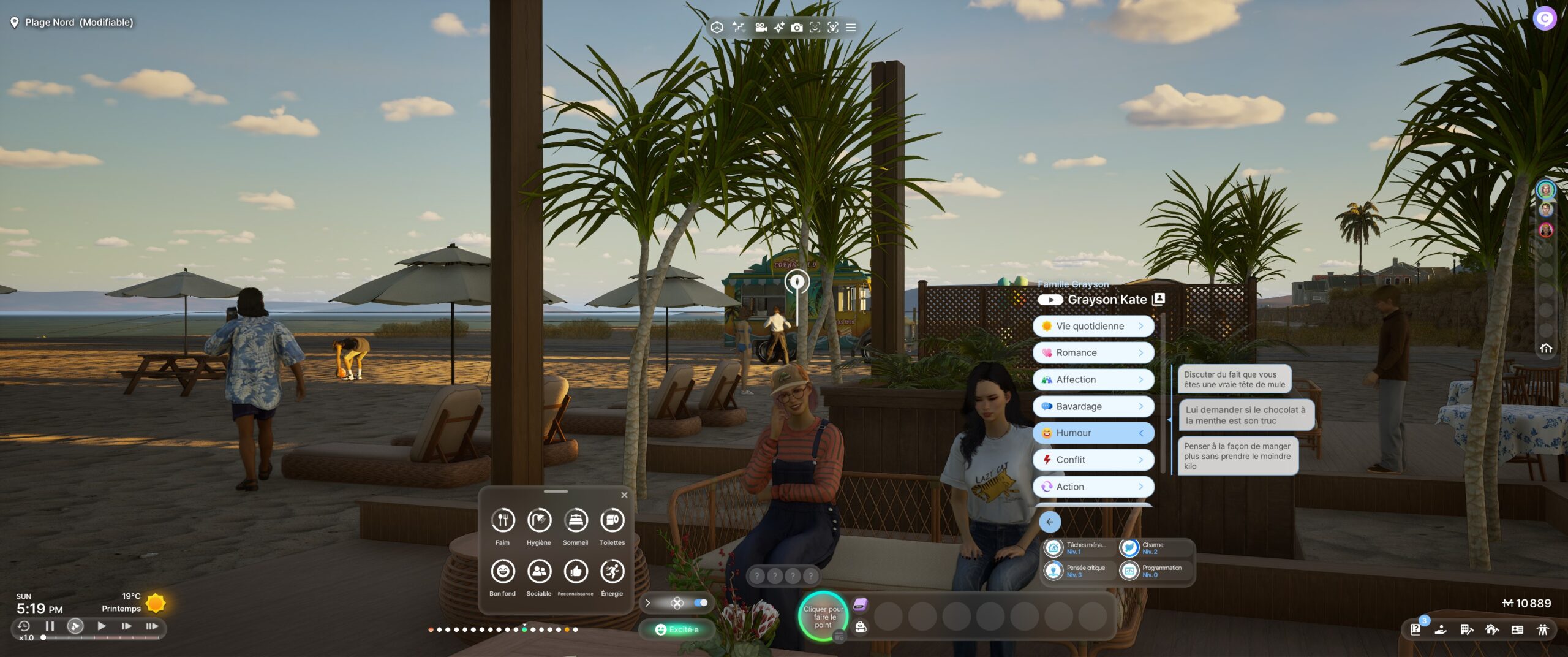Pause the game simulation
The width and height of the screenshot is (1568, 657).
point(49,626)
